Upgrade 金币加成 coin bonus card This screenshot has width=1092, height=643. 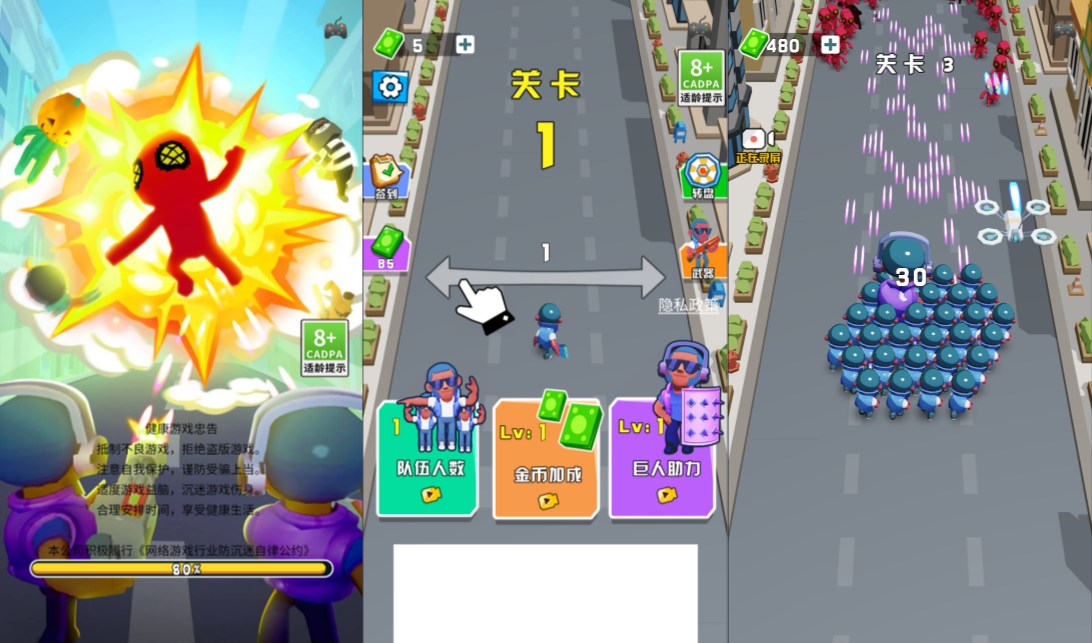click(546, 458)
